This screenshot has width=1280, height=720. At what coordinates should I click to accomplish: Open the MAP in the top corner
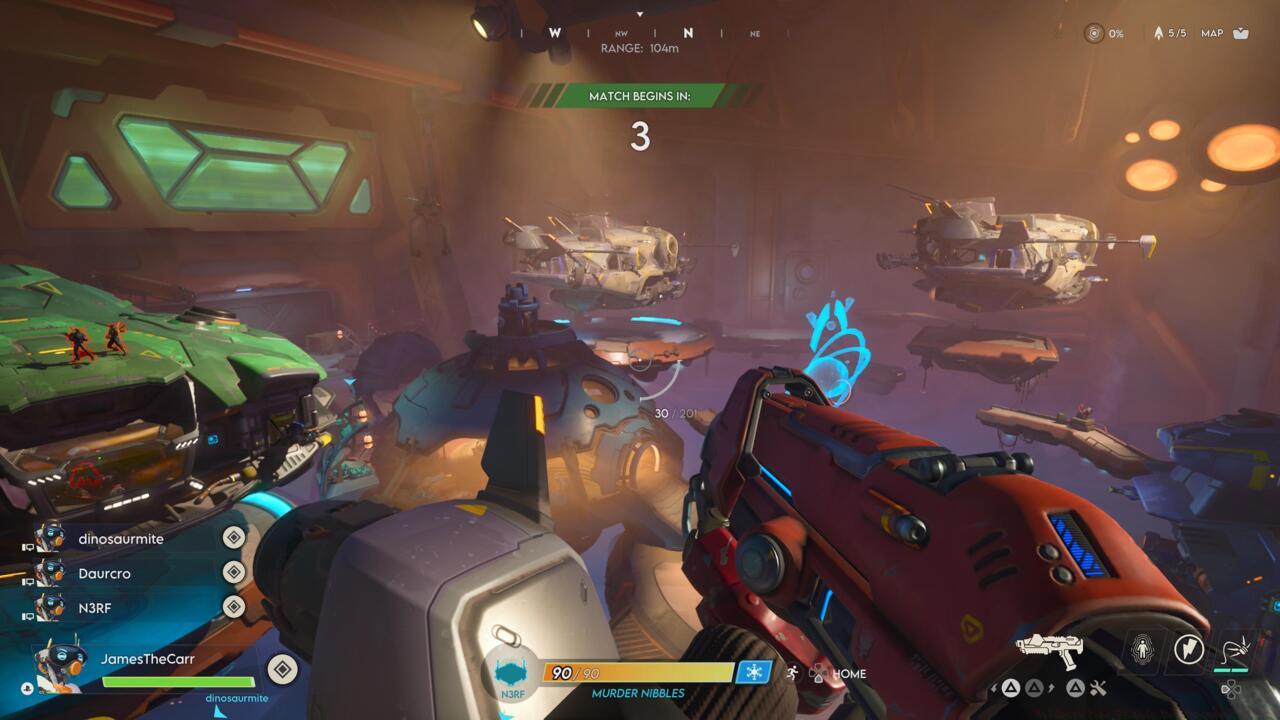[x=1224, y=33]
